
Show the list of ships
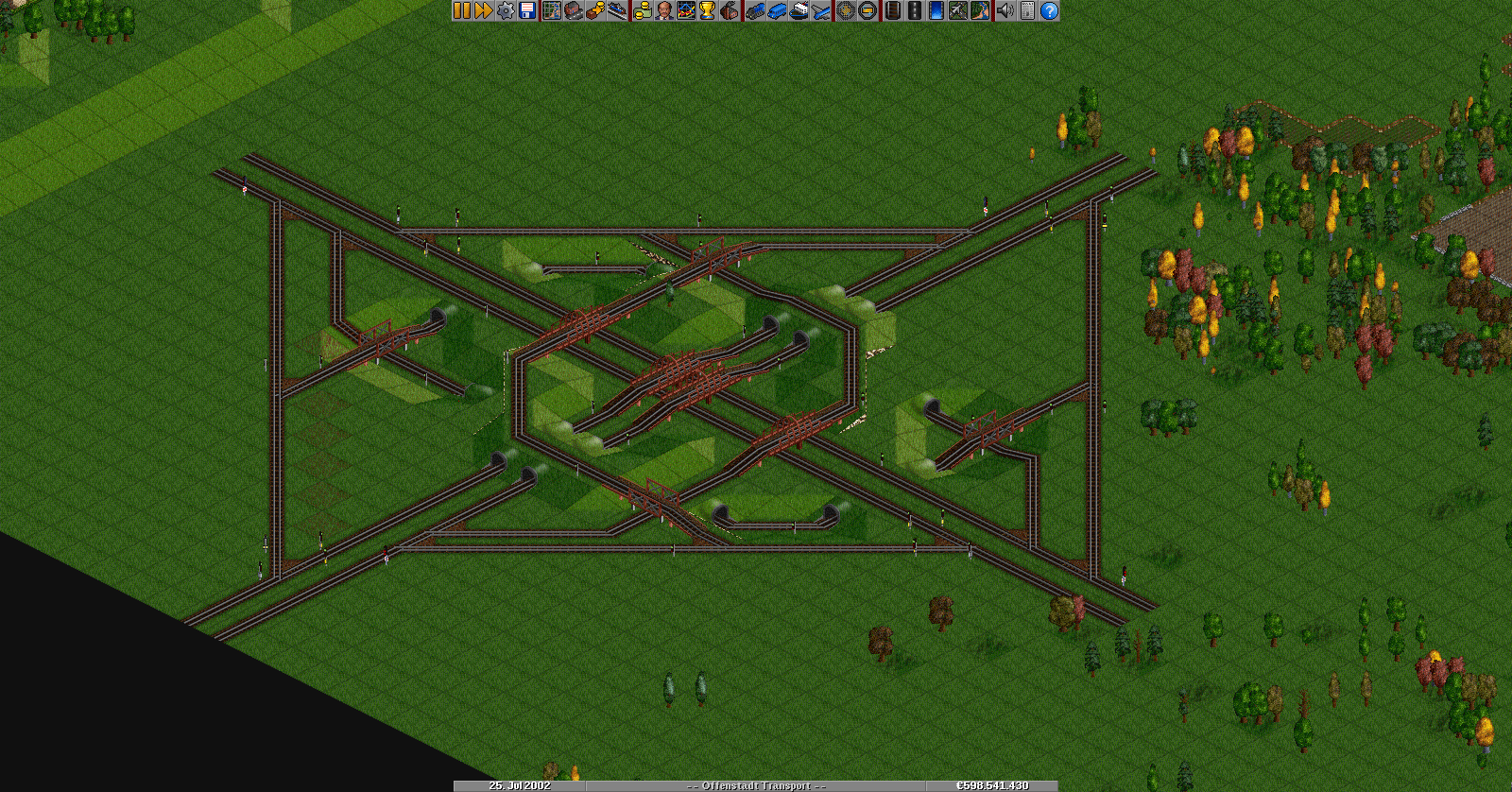click(x=799, y=10)
